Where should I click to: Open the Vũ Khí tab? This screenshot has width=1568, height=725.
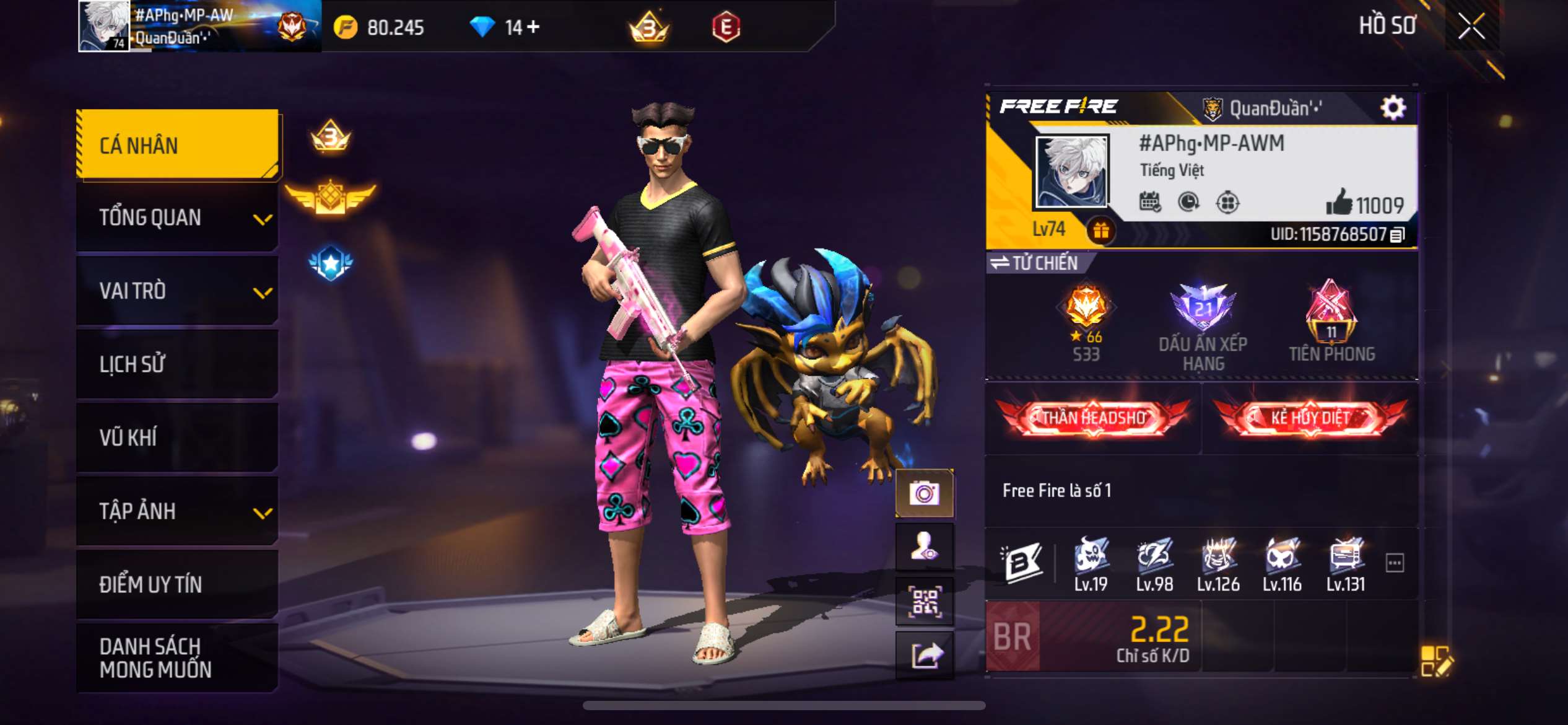pyautogui.click(x=176, y=437)
